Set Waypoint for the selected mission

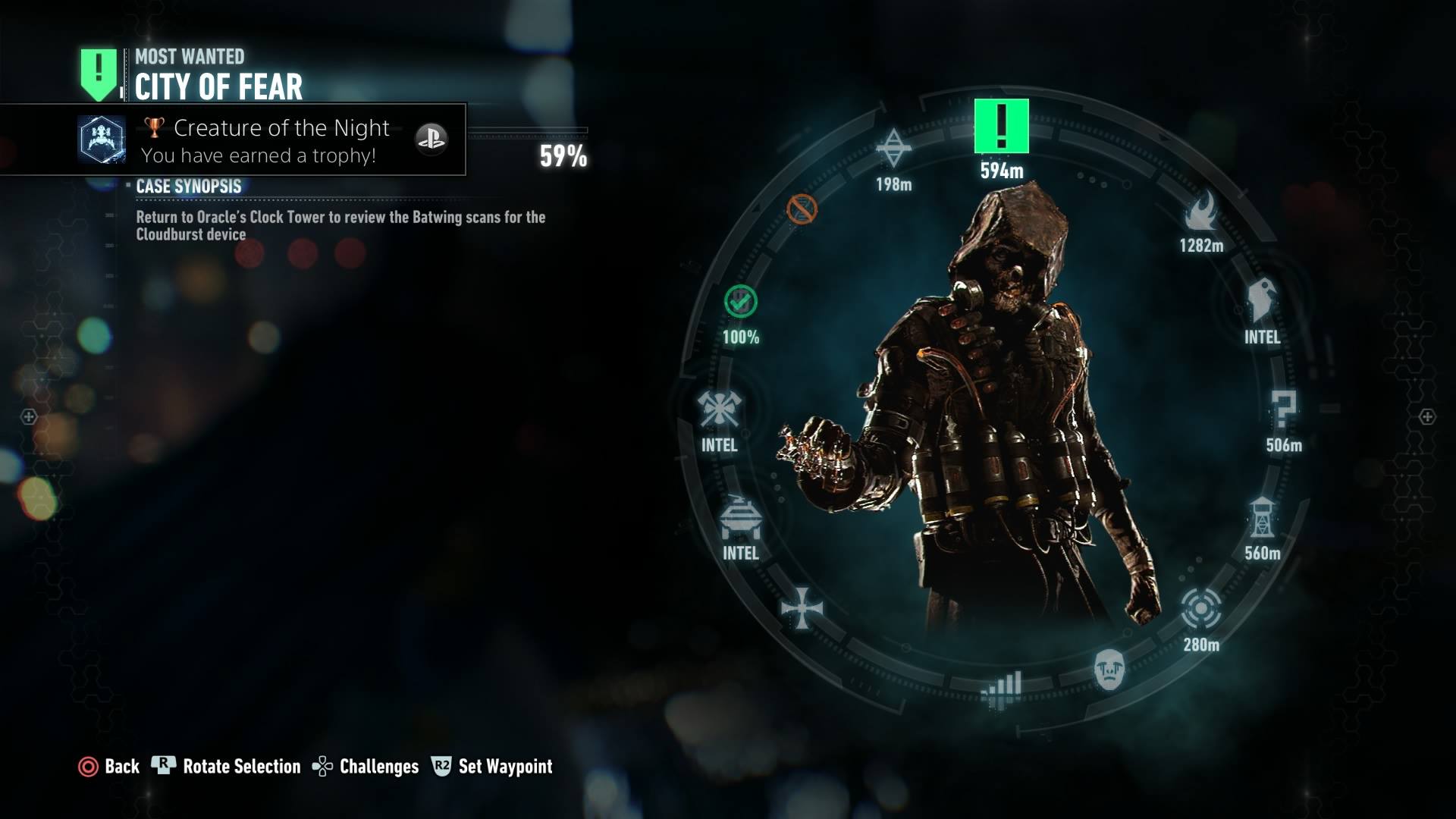click(x=493, y=767)
